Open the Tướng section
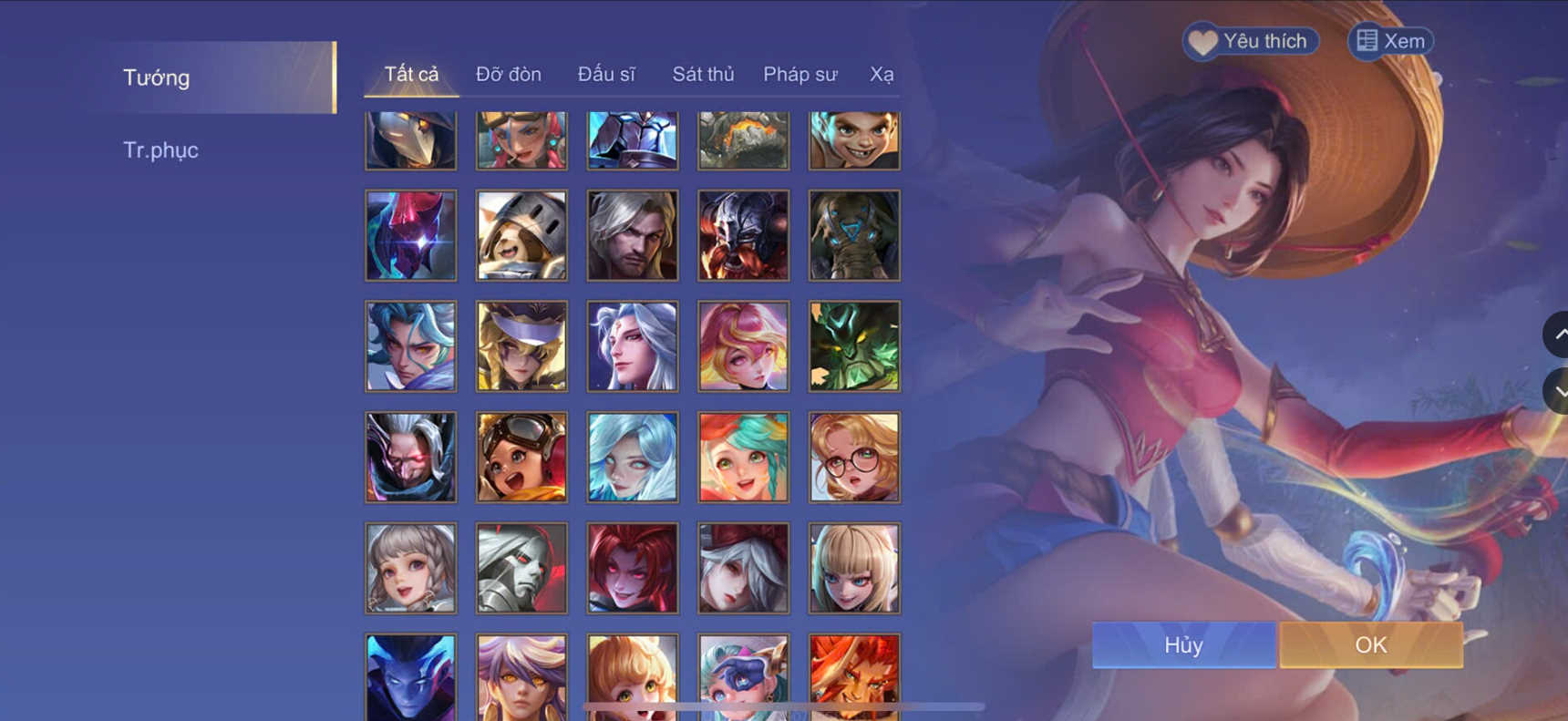 point(155,78)
